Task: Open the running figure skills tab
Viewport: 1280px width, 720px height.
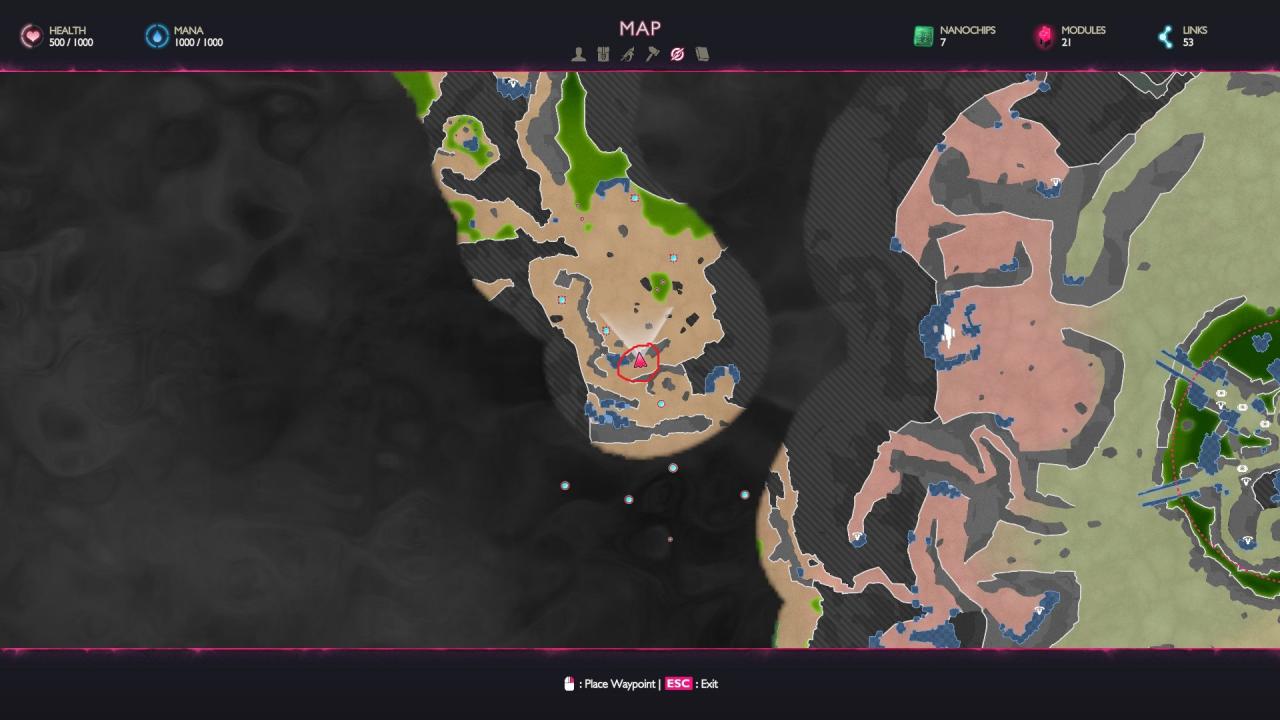Action: pyautogui.click(x=627, y=54)
